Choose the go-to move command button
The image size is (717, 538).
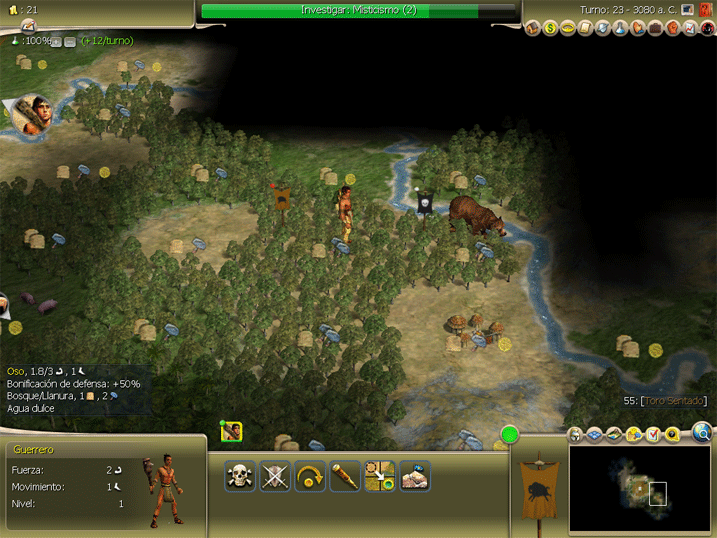[380, 476]
